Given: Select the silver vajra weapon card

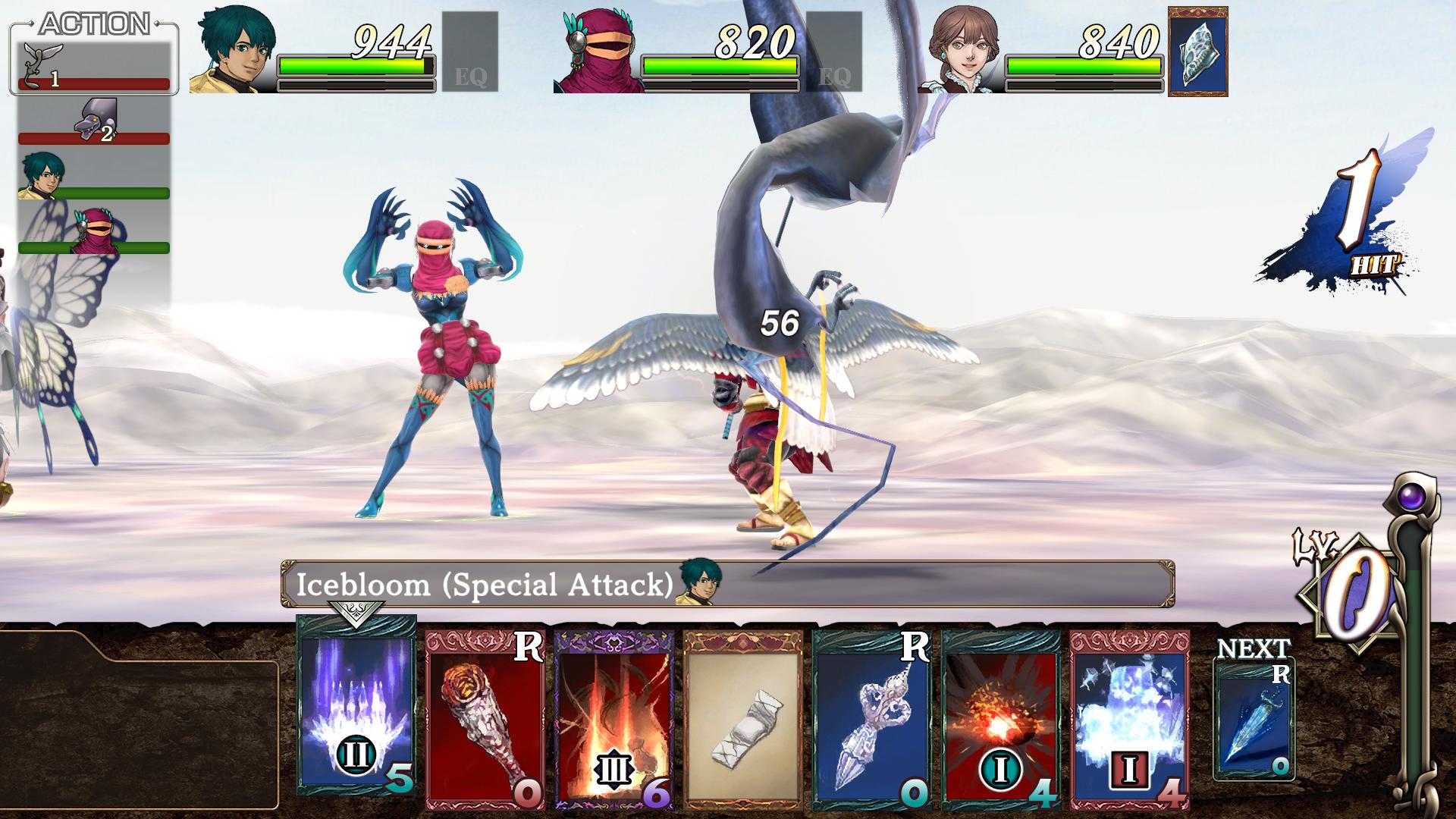Looking at the screenshot, I should [871, 719].
